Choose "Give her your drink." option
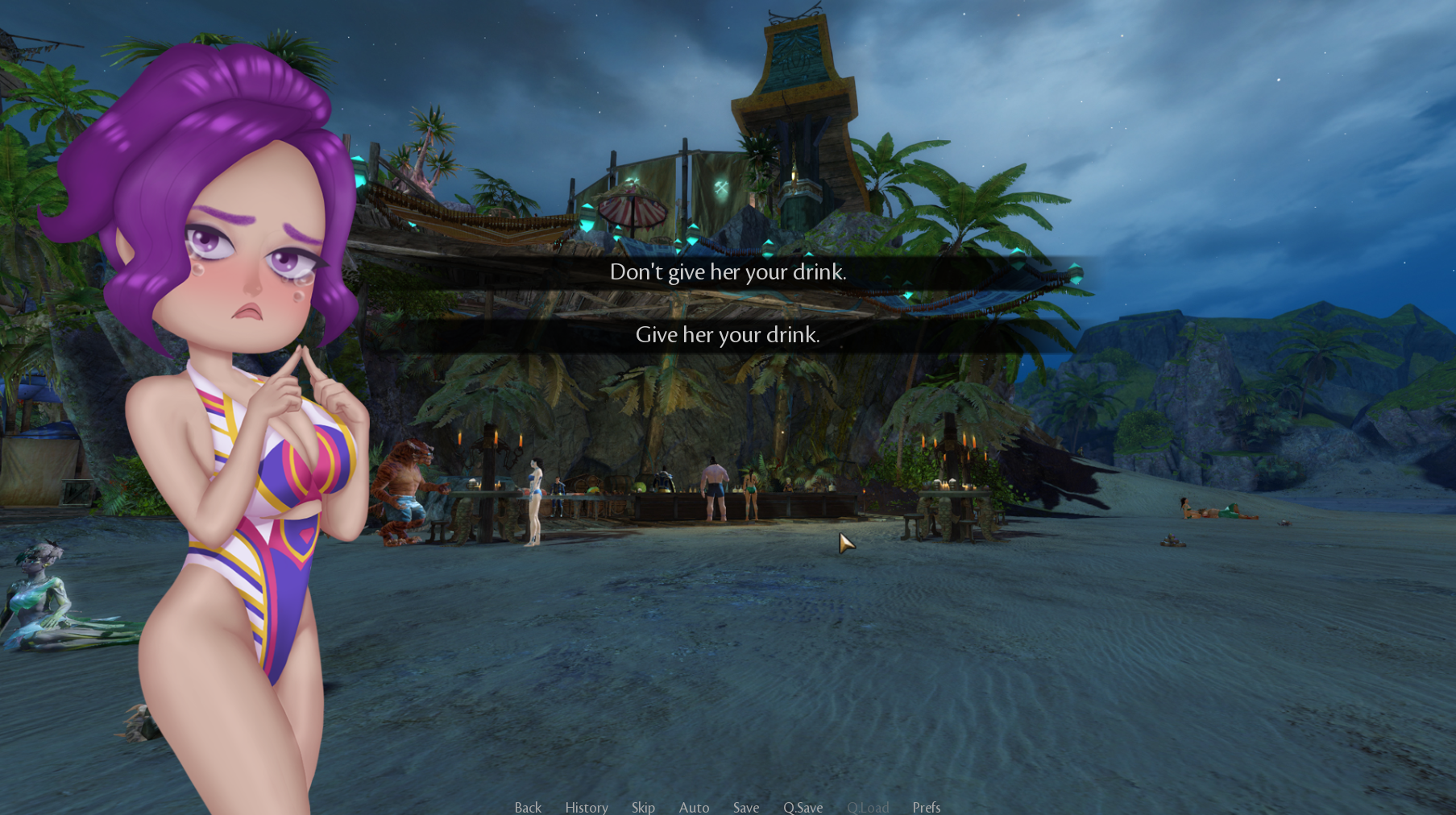 click(x=728, y=335)
